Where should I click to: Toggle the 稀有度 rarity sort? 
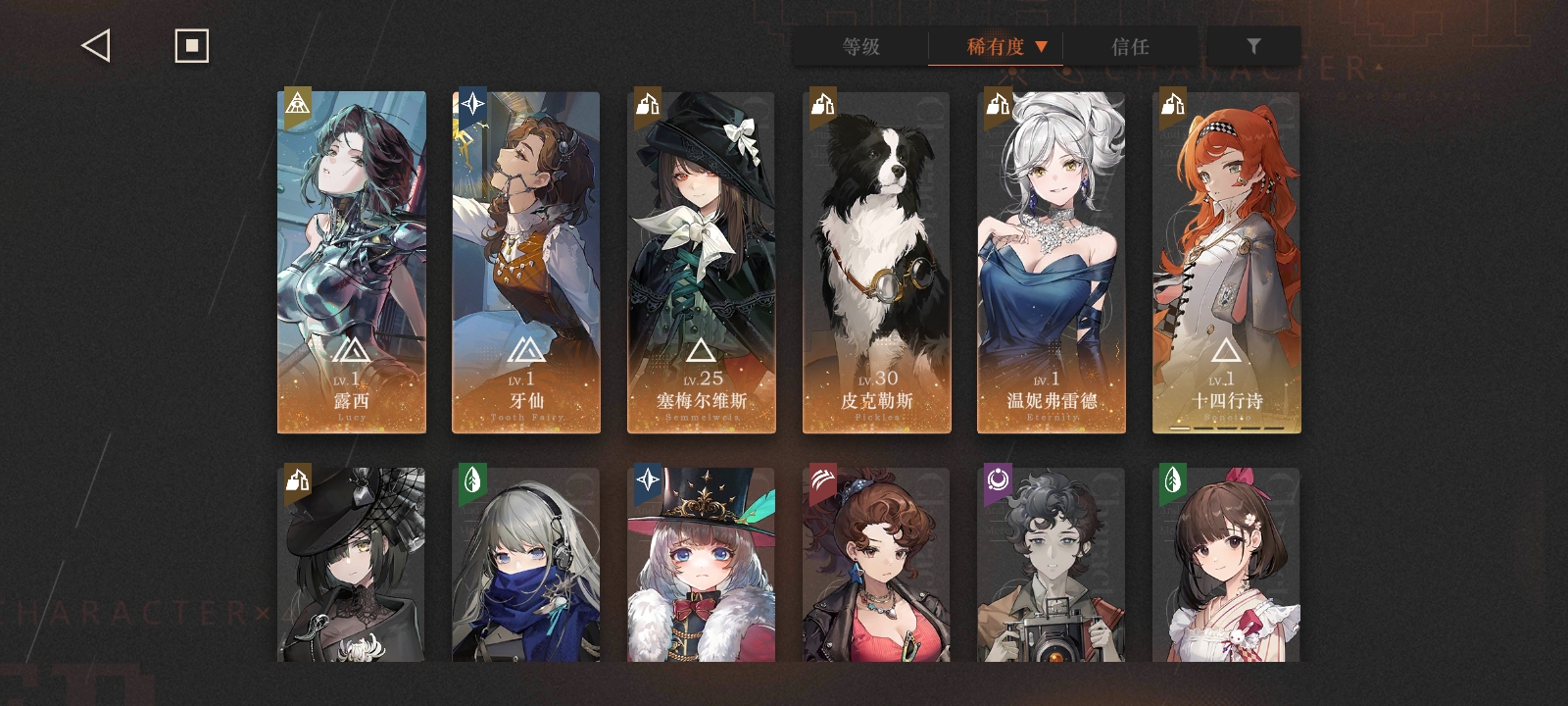(x=996, y=46)
